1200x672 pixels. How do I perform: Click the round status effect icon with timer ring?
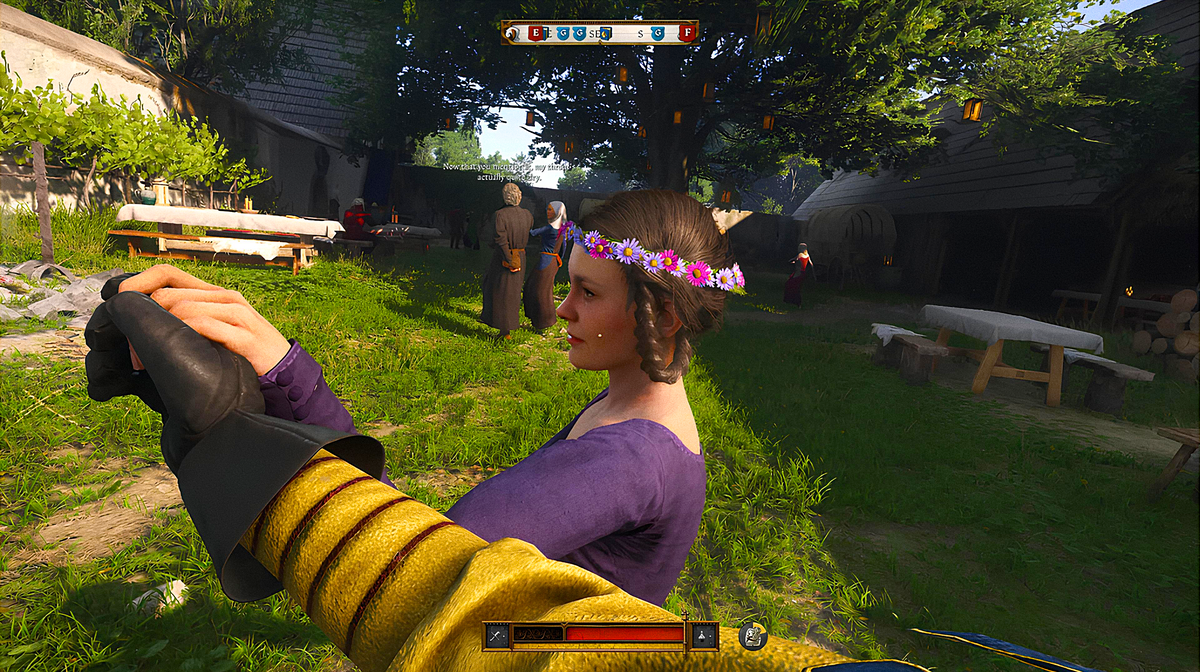(x=753, y=635)
